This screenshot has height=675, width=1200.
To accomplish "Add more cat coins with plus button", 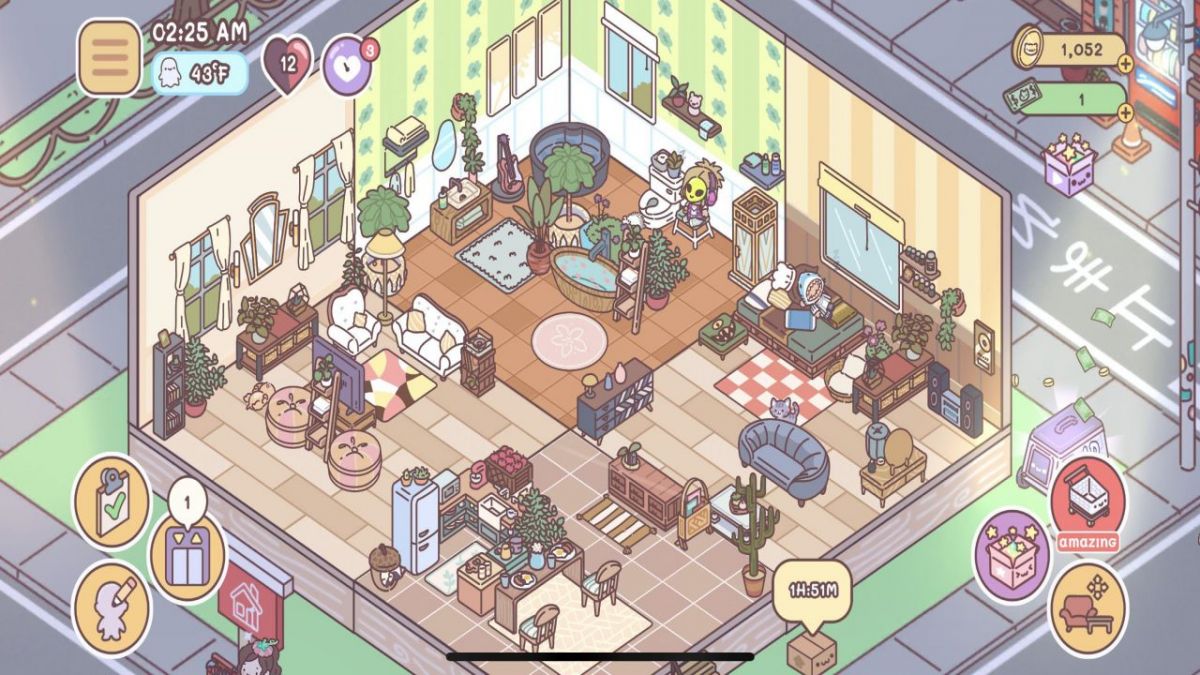I will click(x=1125, y=63).
